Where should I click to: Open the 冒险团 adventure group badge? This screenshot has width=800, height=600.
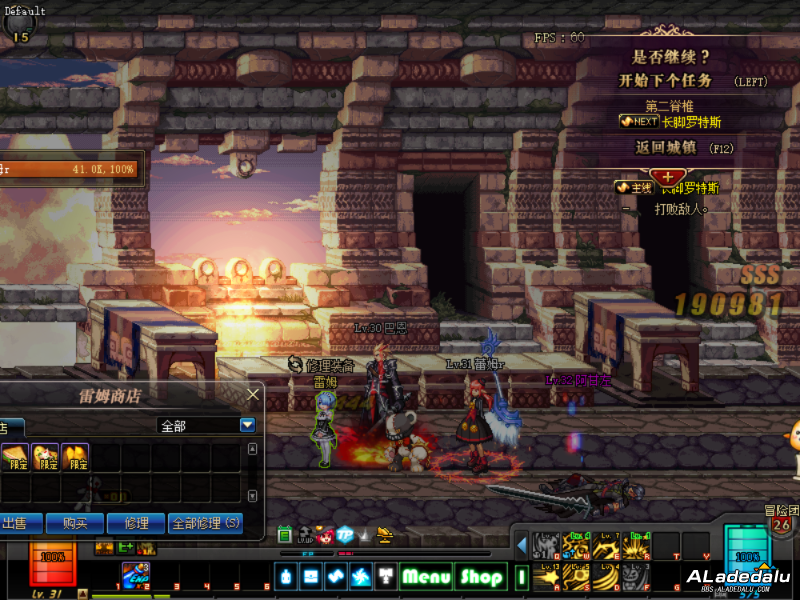[782, 520]
